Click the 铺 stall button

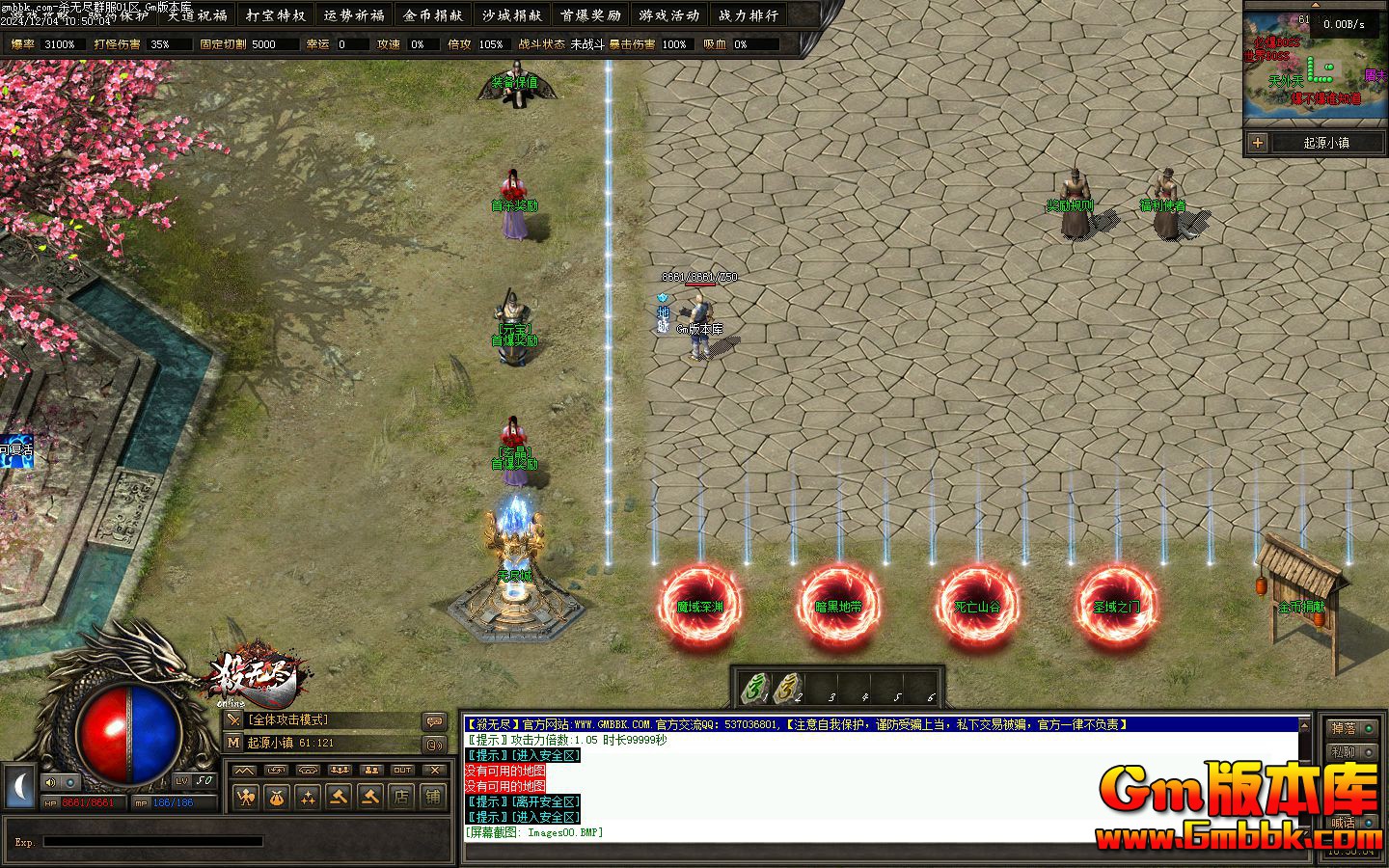click(x=433, y=797)
